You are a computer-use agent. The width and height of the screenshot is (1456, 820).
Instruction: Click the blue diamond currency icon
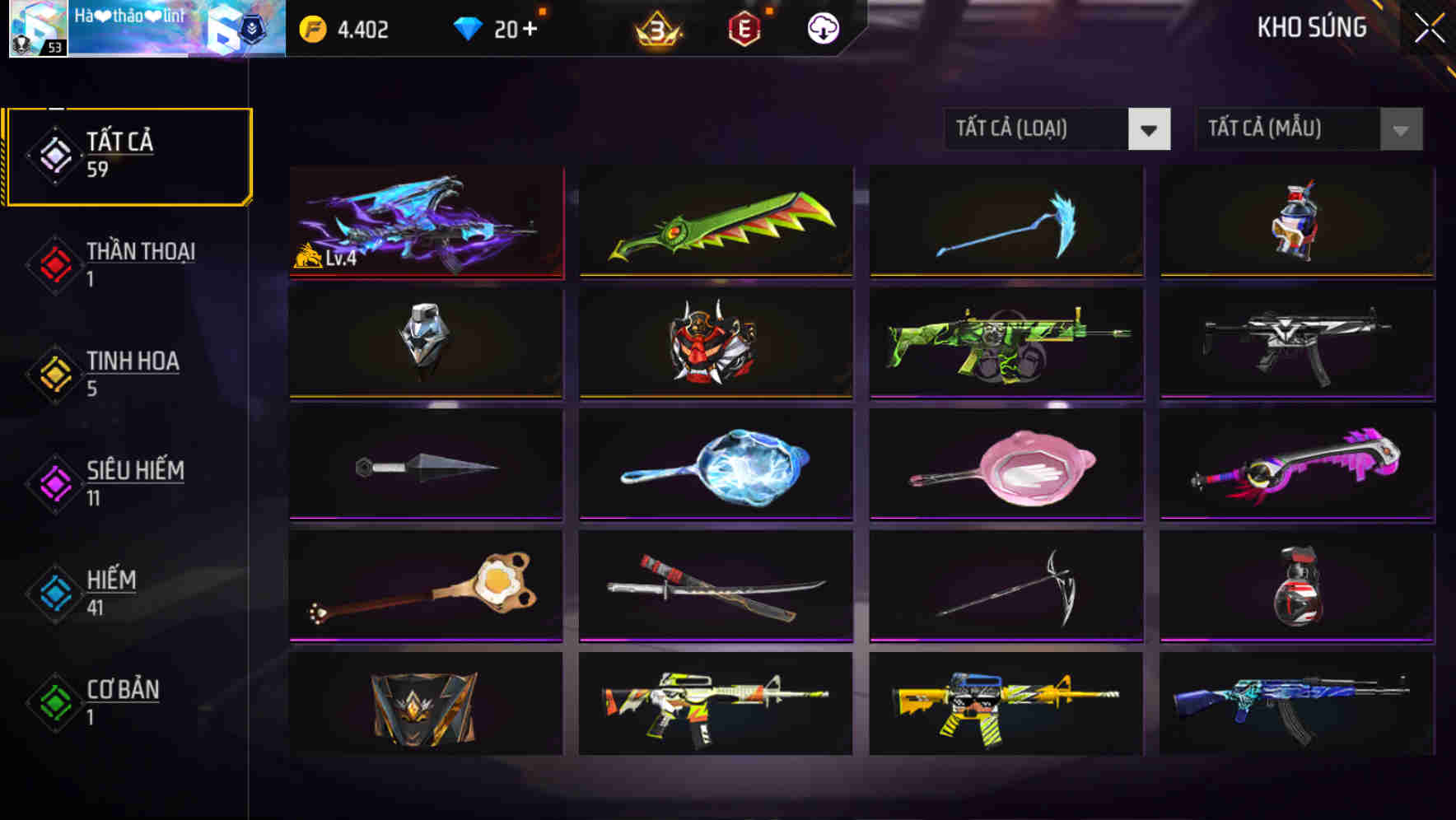click(467, 27)
